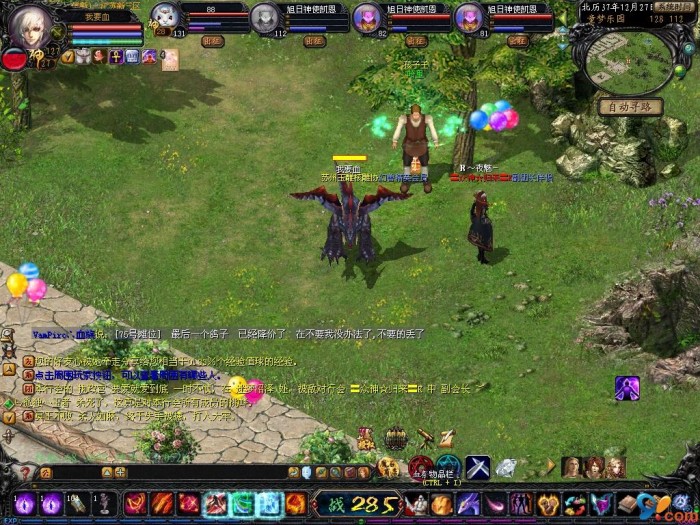This screenshot has width=700, height=525.
Task: Click the purple winged figure side icon
Action: point(627,387)
